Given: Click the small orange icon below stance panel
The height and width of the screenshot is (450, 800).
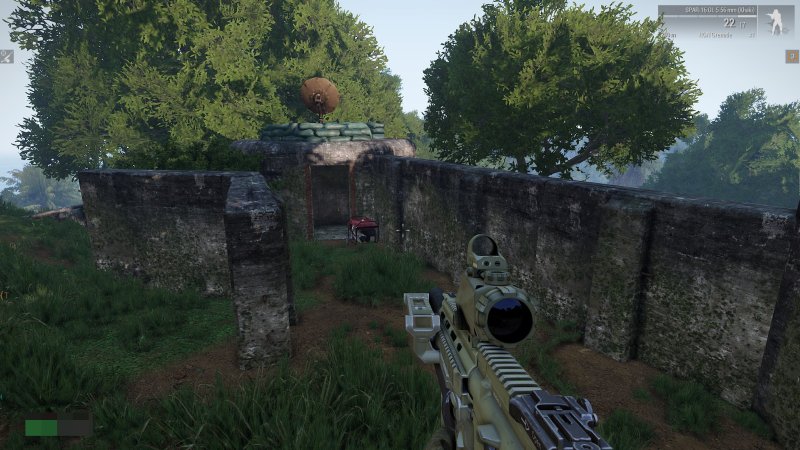Looking at the screenshot, I should (791, 56).
